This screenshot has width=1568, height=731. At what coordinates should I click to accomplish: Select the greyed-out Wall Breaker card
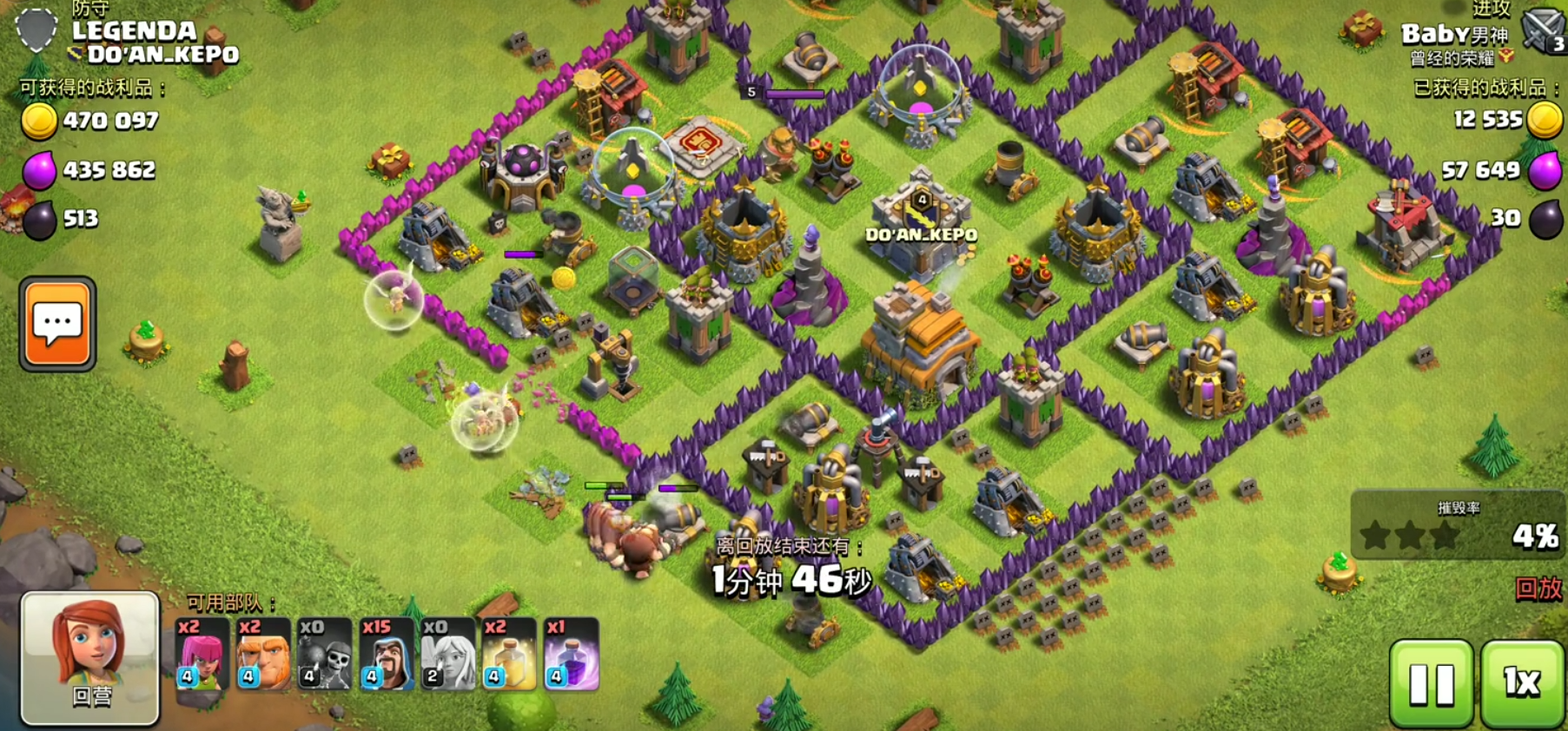(x=325, y=654)
